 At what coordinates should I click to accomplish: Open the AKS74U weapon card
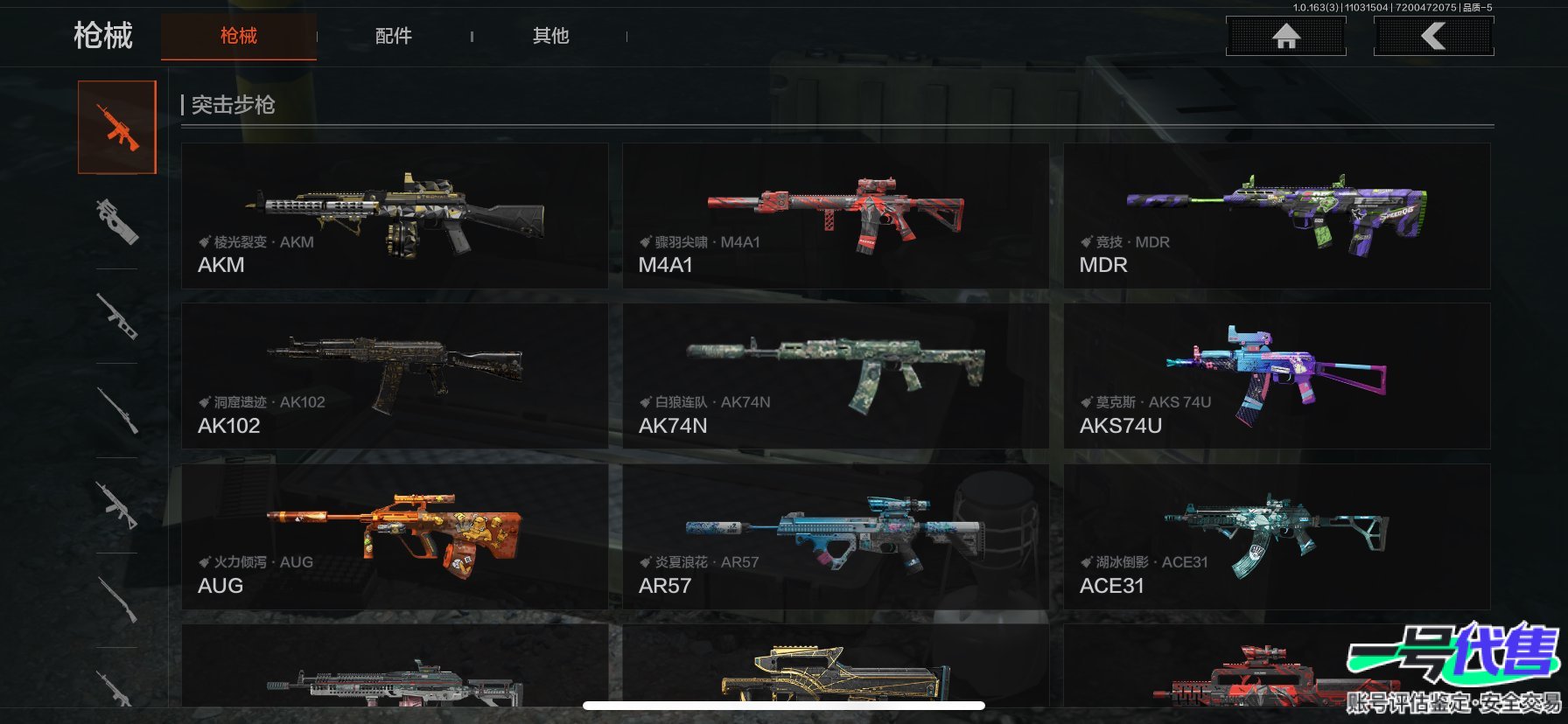[1277, 376]
